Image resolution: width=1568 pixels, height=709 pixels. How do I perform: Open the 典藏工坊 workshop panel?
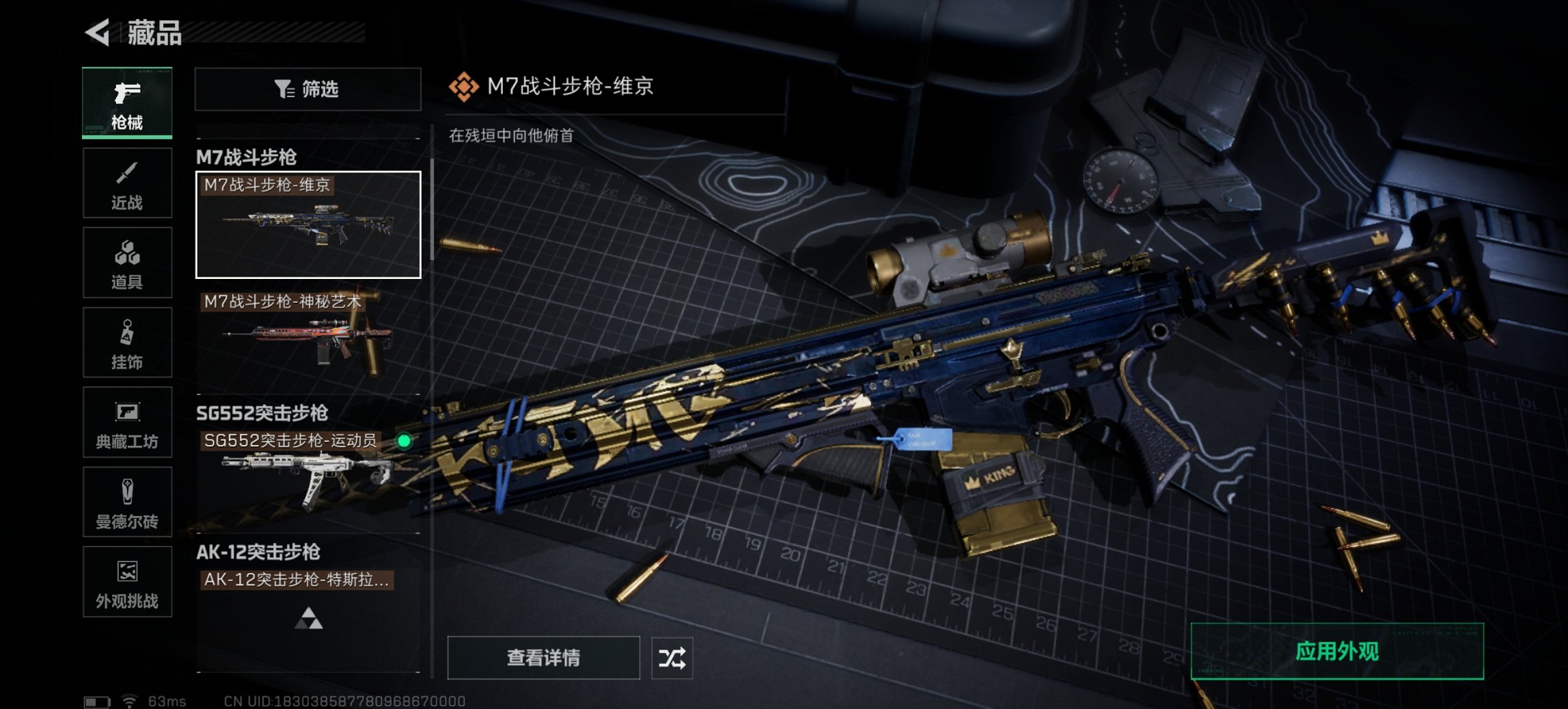point(127,423)
